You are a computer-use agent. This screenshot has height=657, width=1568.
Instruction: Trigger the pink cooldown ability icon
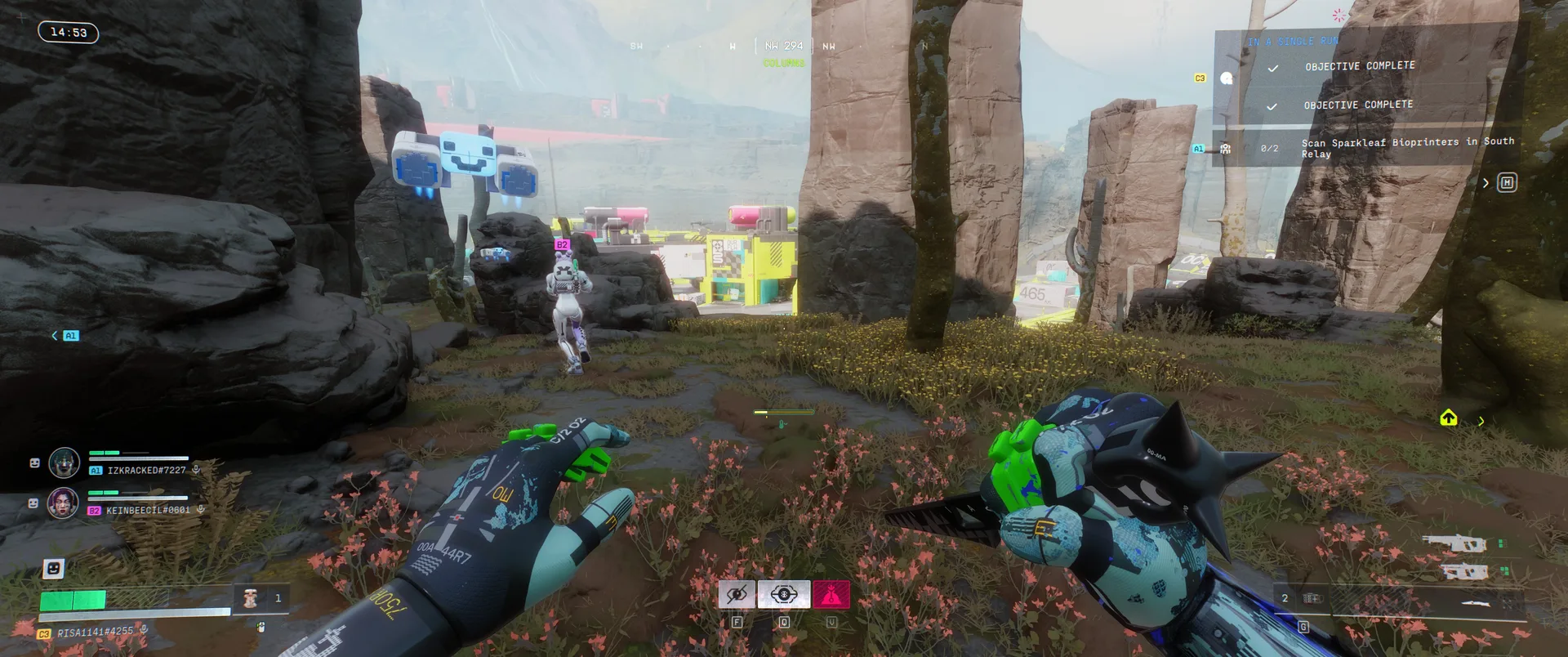click(x=831, y=595)
